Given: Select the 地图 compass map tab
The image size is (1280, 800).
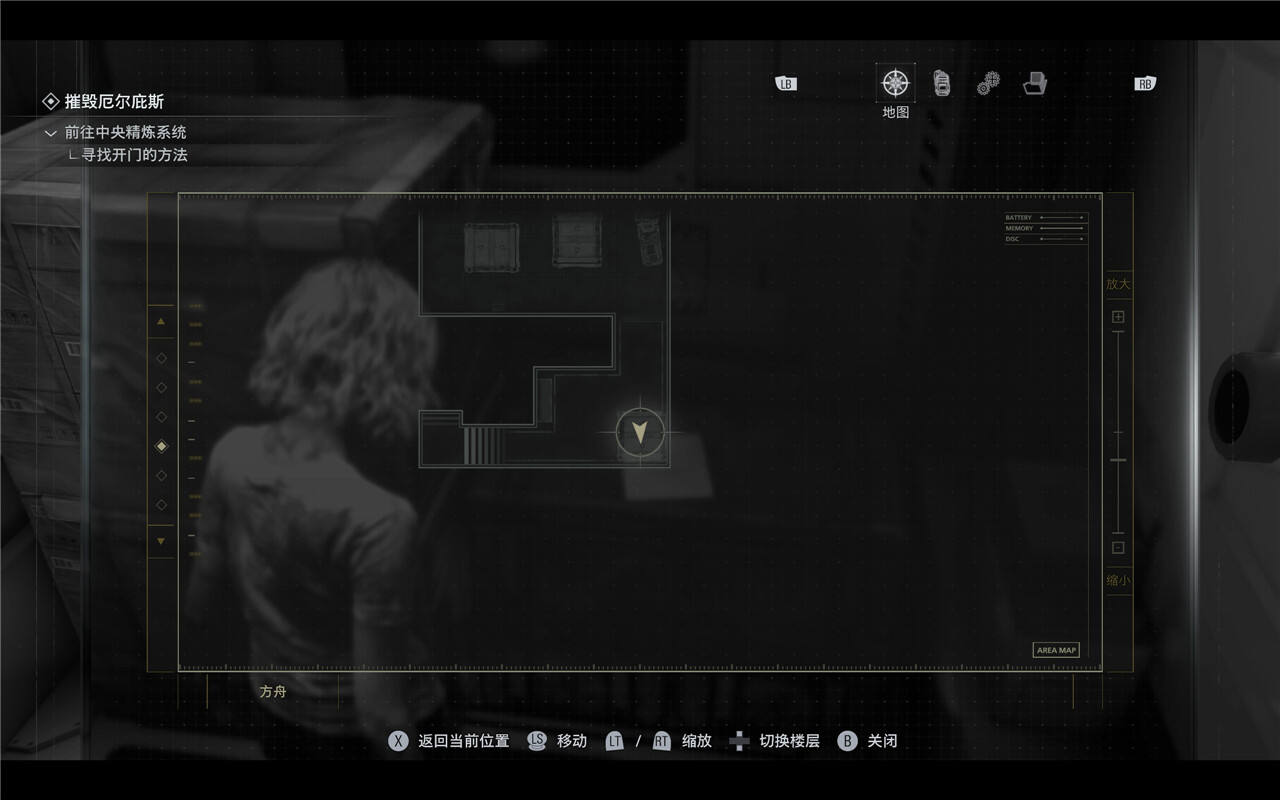Looking at the screenshot, I should pos(895,83).
